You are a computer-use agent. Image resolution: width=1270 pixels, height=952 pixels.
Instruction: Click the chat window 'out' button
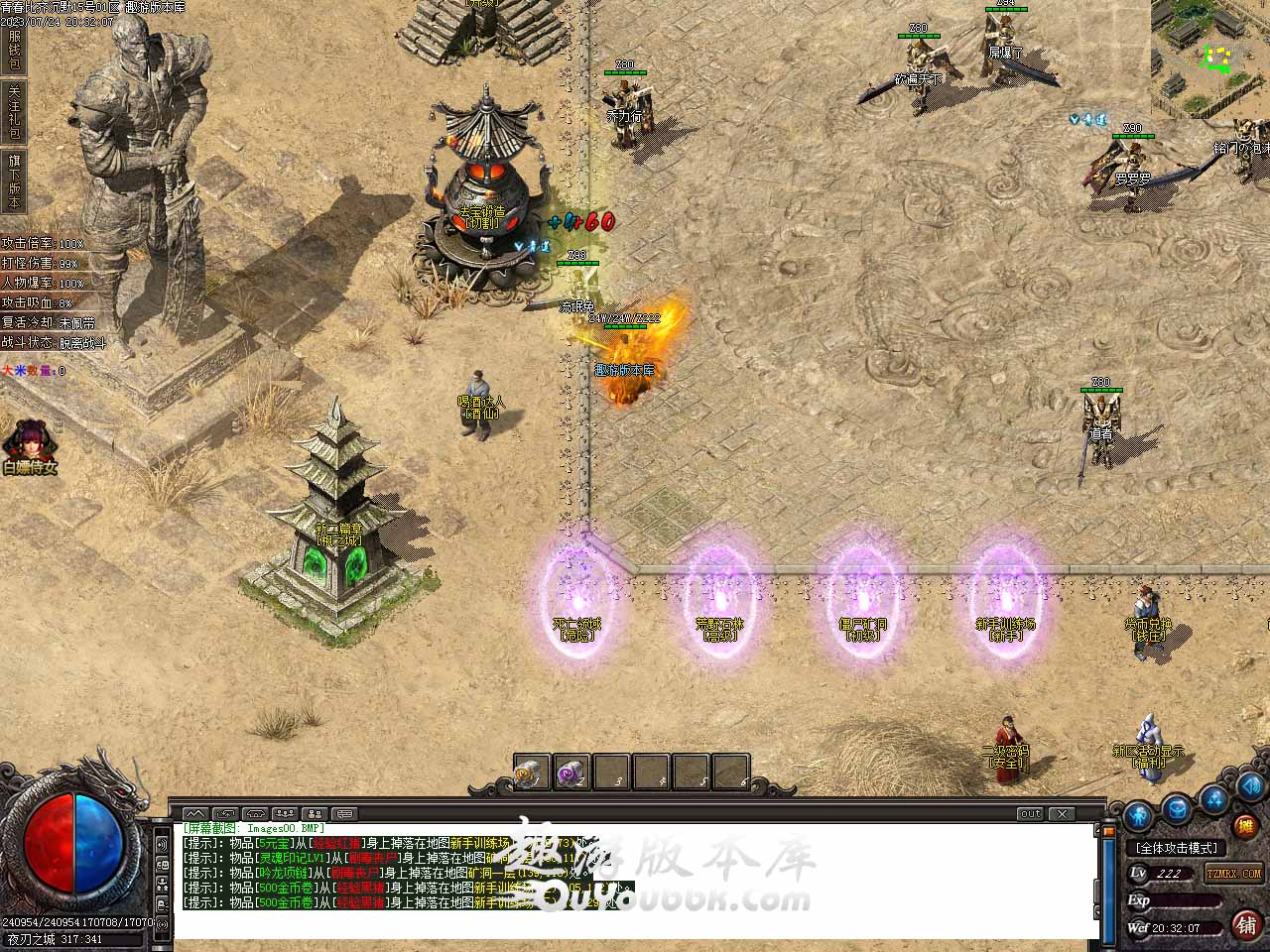[1030, 814]
